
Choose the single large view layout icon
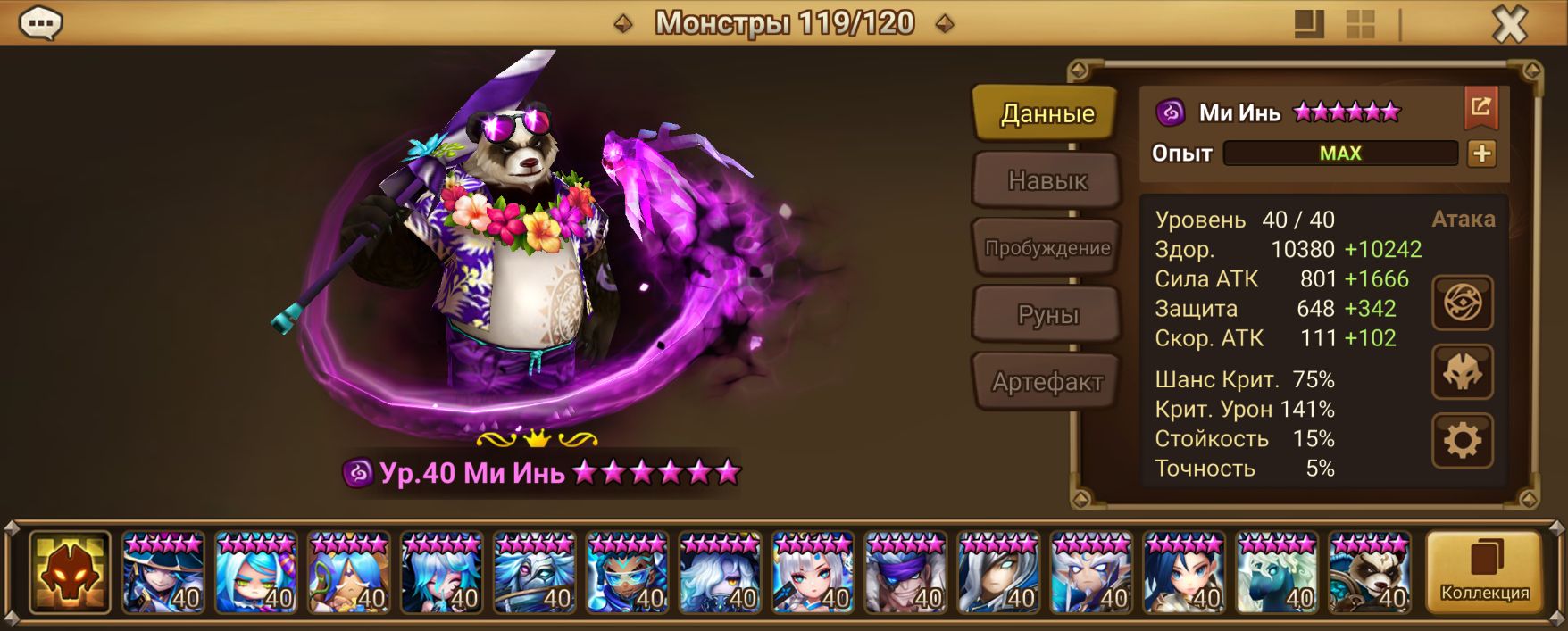[1309, 24]
